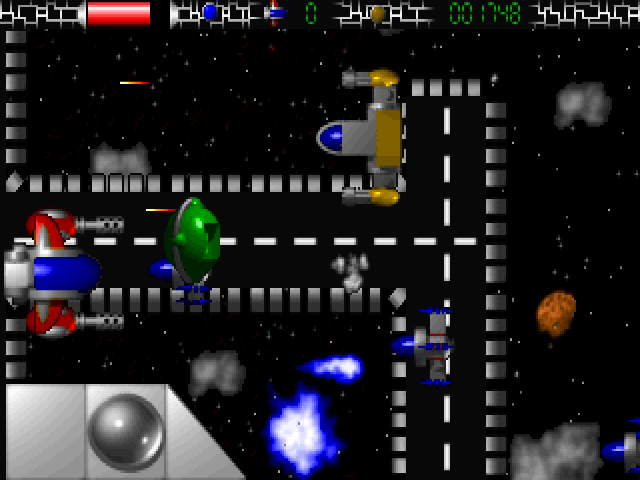
Task: Click the blue orb icon in the top bar
Action: click(209, 13)
